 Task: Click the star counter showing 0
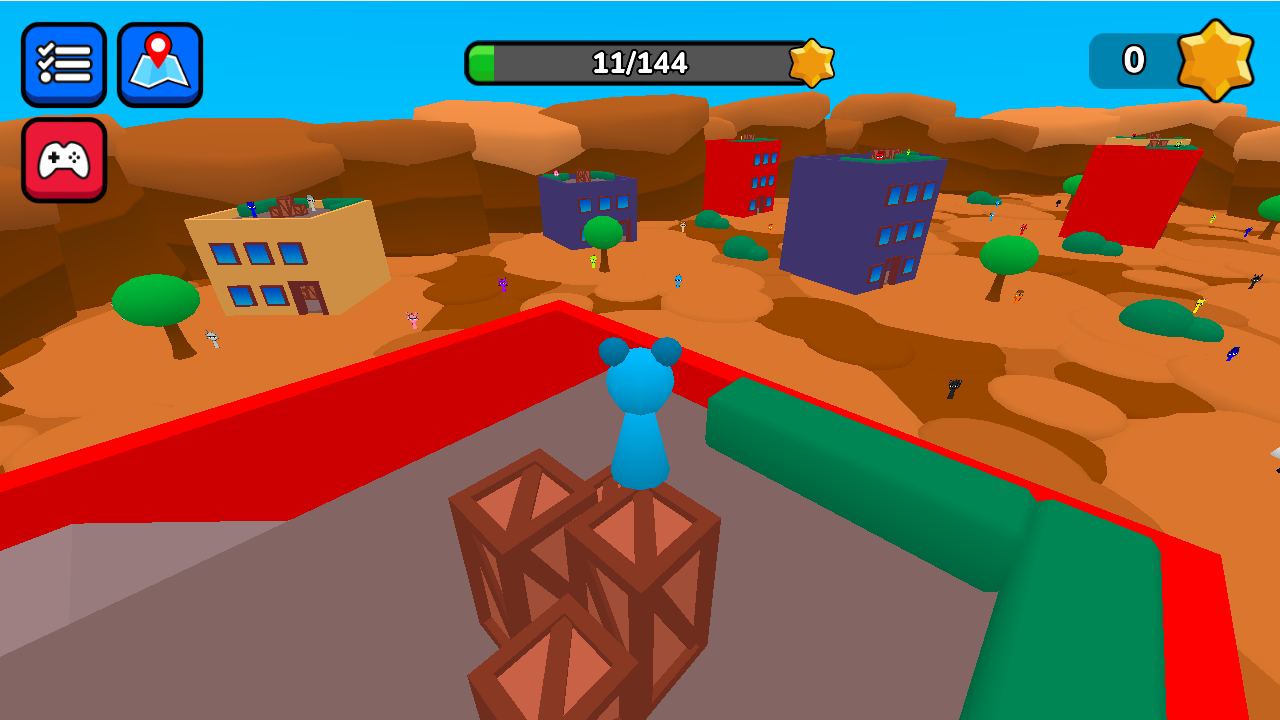tap(1135, 61)
